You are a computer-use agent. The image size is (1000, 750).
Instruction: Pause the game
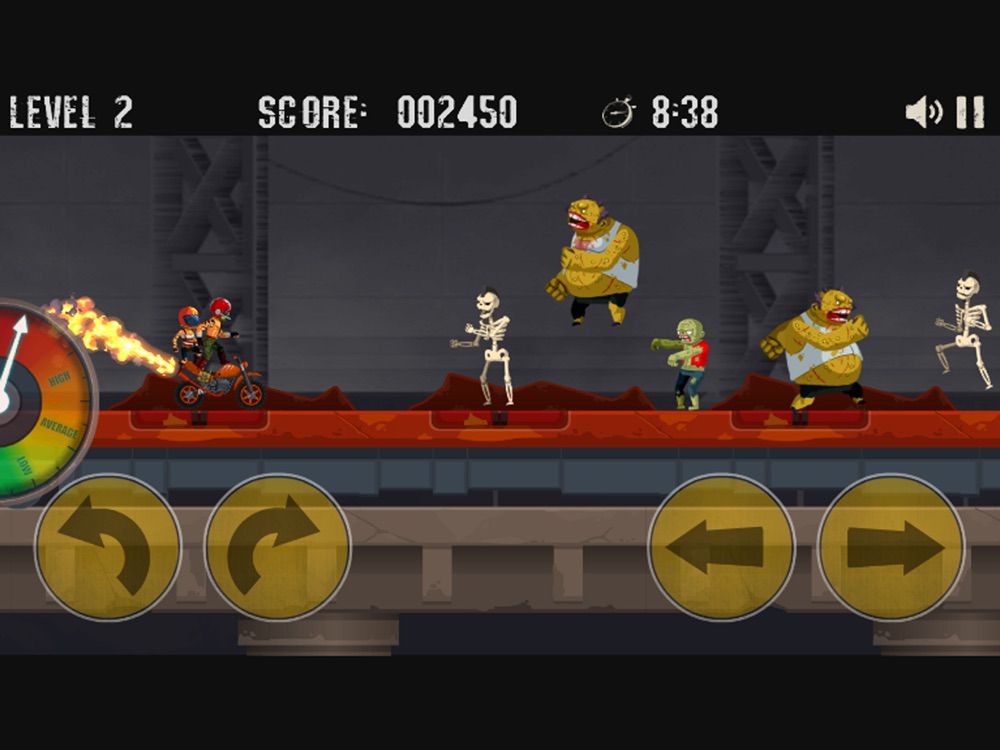[x=970, y=112]
